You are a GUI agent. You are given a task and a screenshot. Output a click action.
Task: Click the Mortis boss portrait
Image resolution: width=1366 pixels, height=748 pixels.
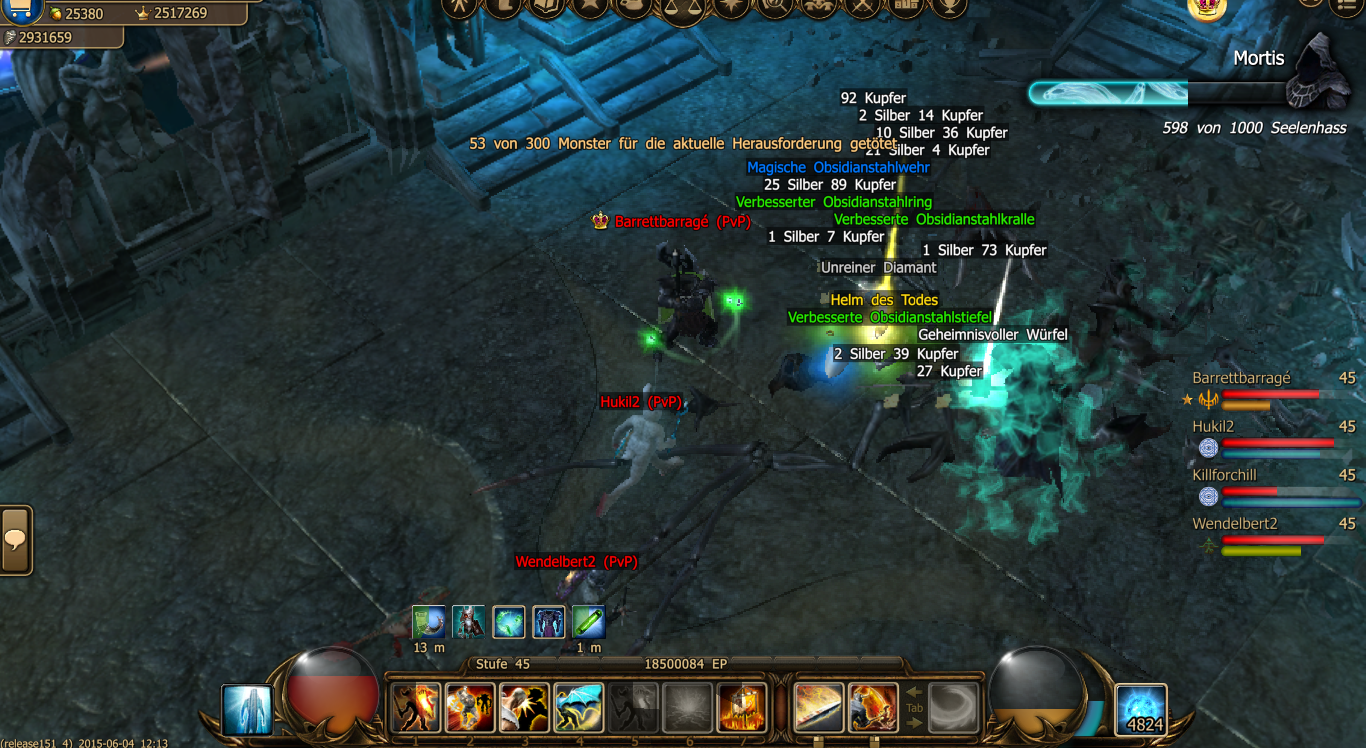(1322, 70)
